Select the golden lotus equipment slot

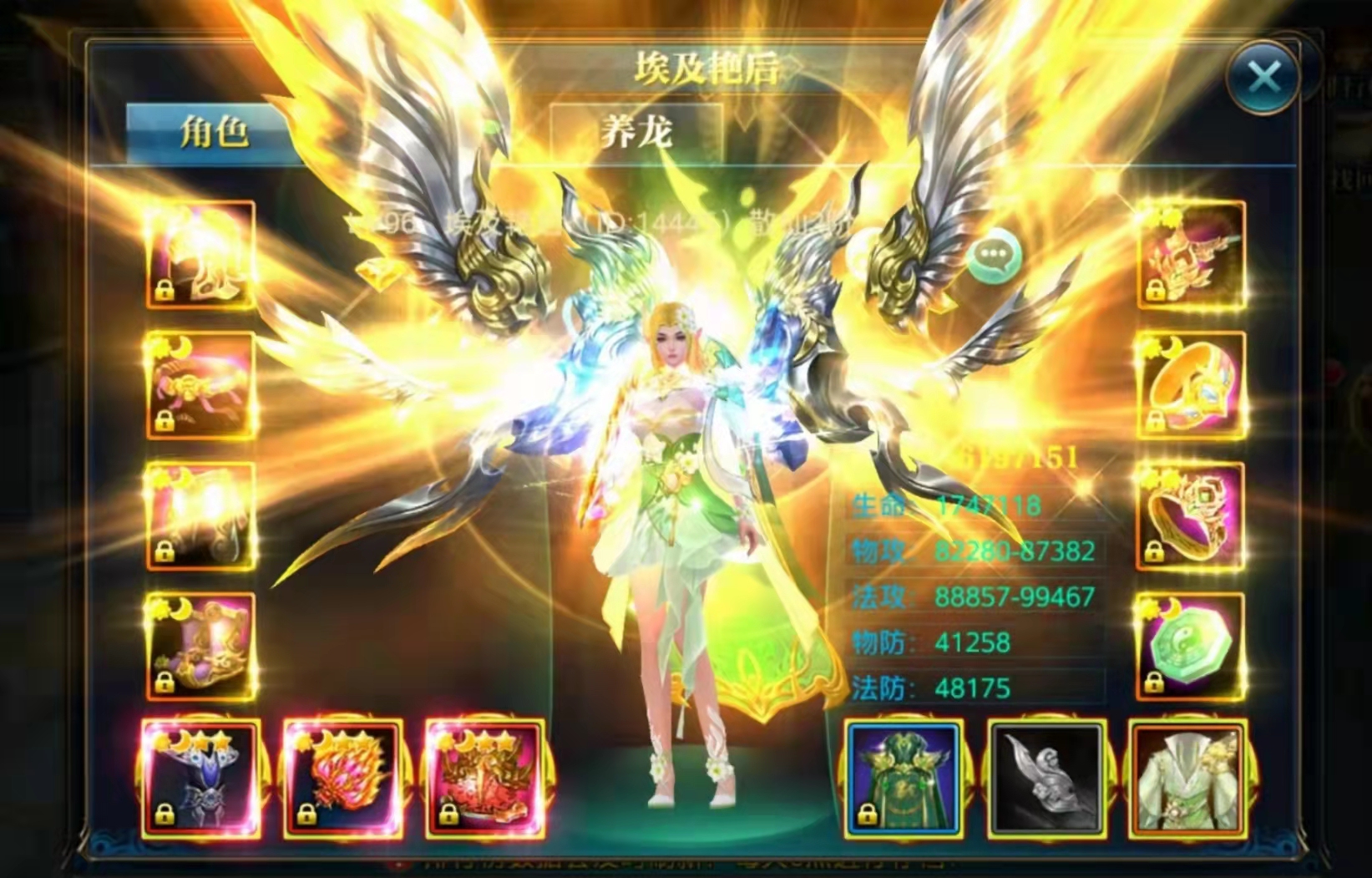coord(1192,255)
